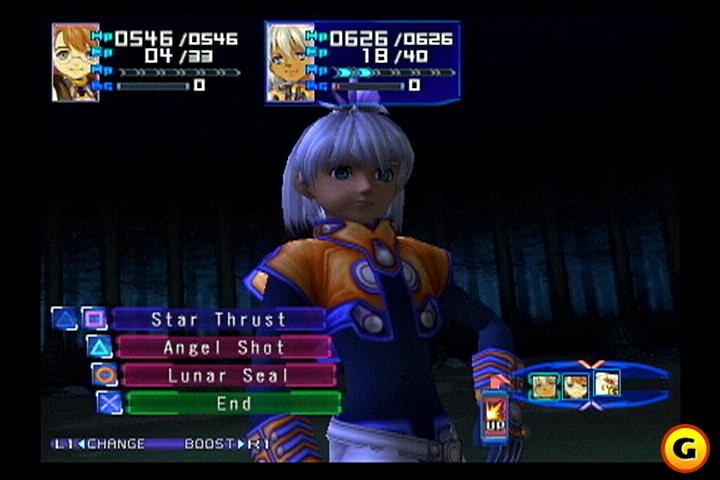Click the UP event slot icon
This screenshot has width=720, height=480.
(x=495, y=412)
